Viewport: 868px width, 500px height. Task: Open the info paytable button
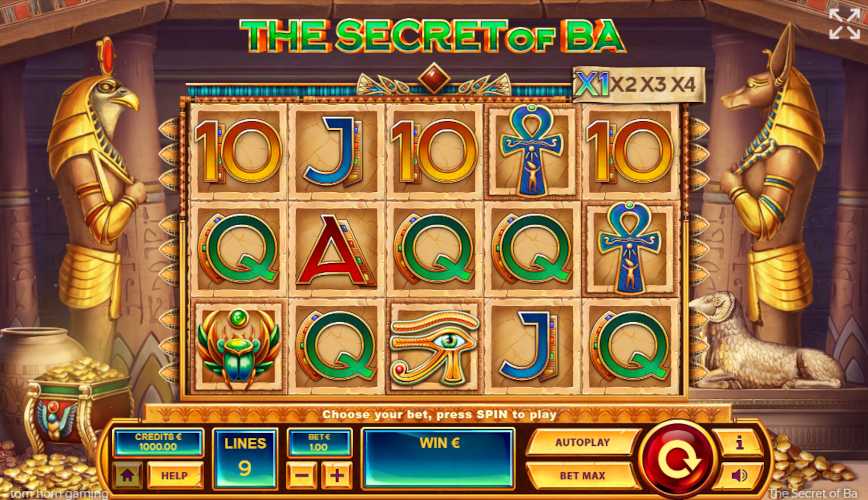click(740, 442)
